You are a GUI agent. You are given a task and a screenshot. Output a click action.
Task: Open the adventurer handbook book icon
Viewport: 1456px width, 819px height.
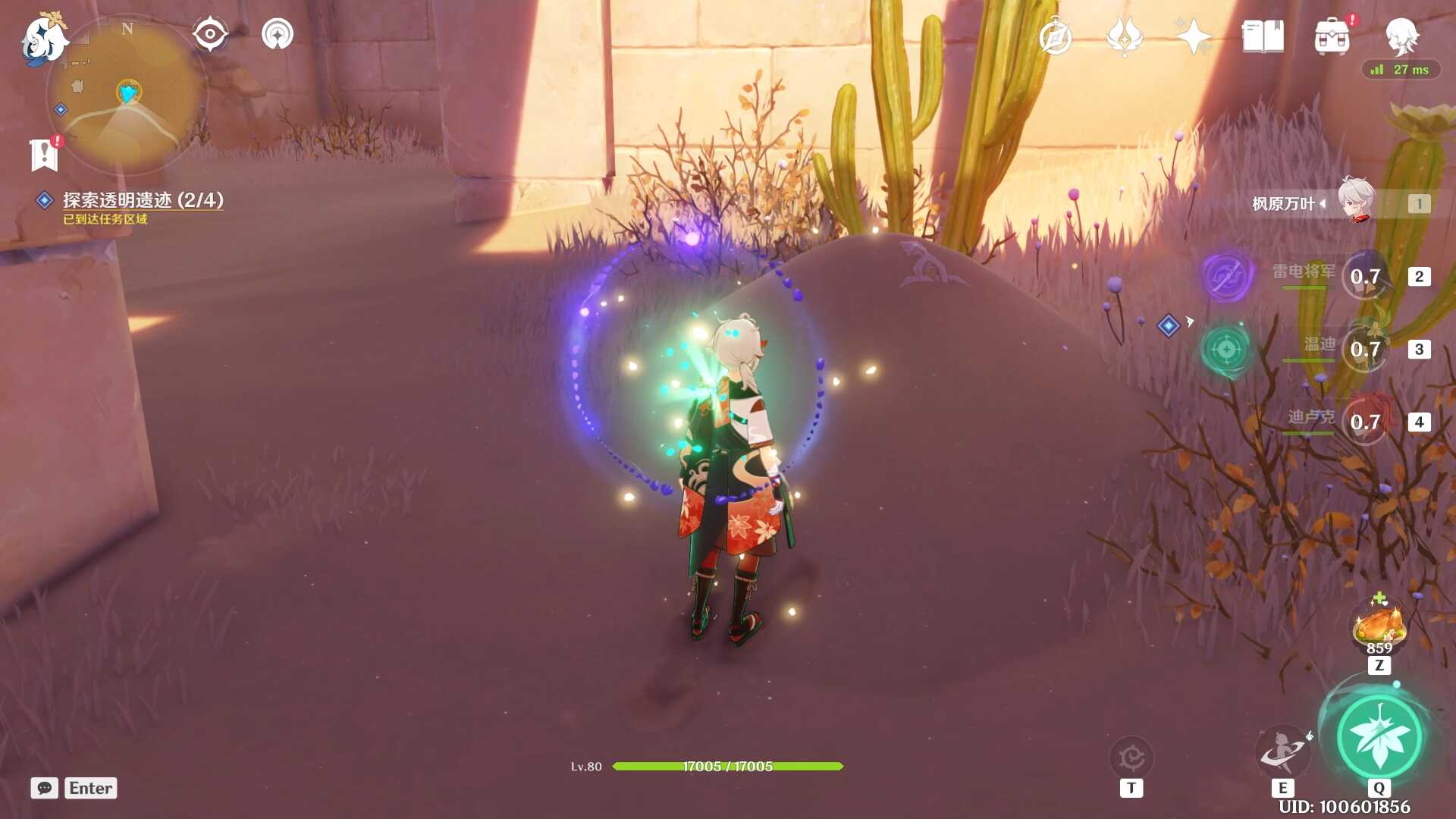coord(1263,36)
